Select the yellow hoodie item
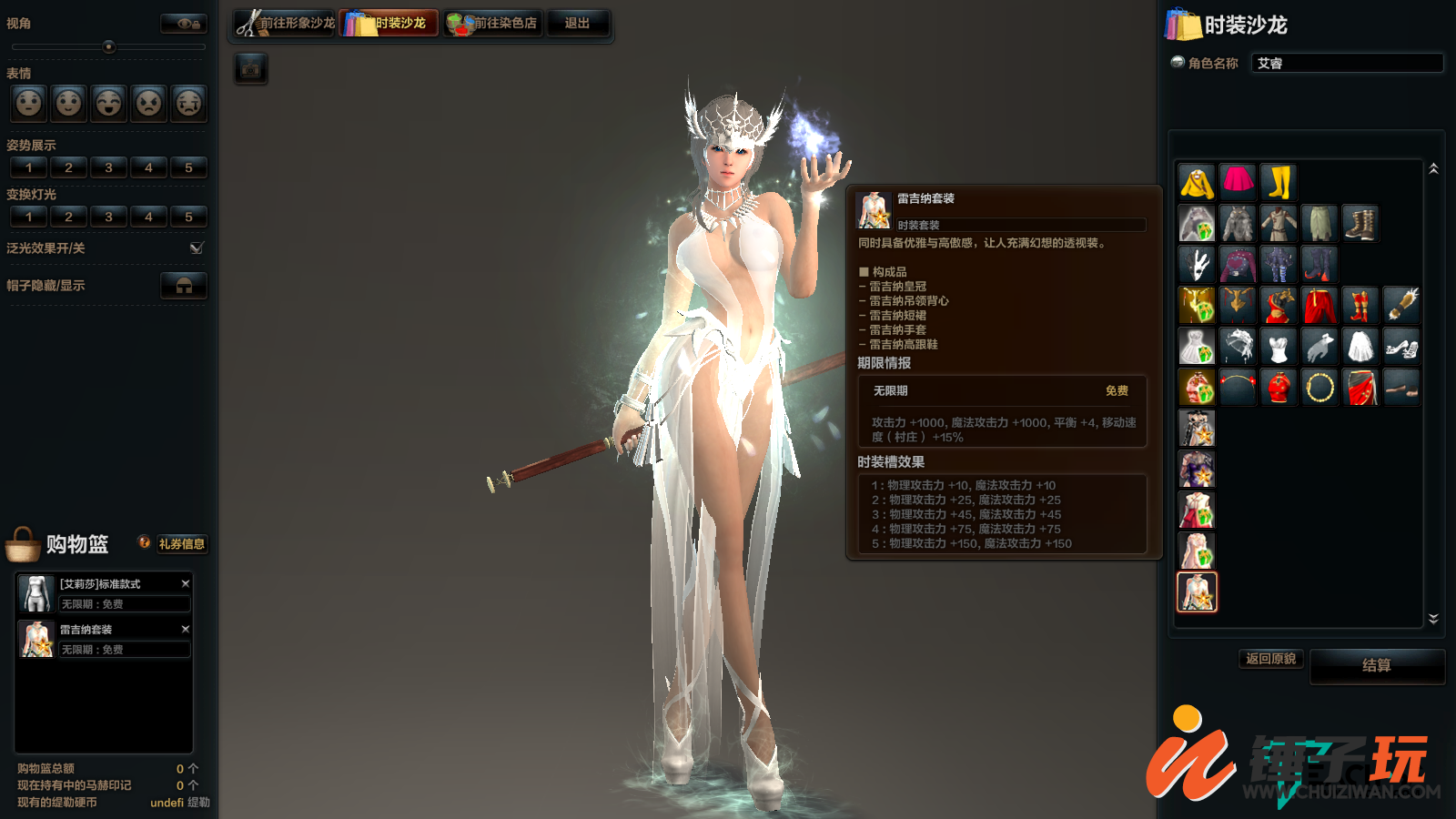Viewport: 1456px width, 819px height. tap(1197, 182)
